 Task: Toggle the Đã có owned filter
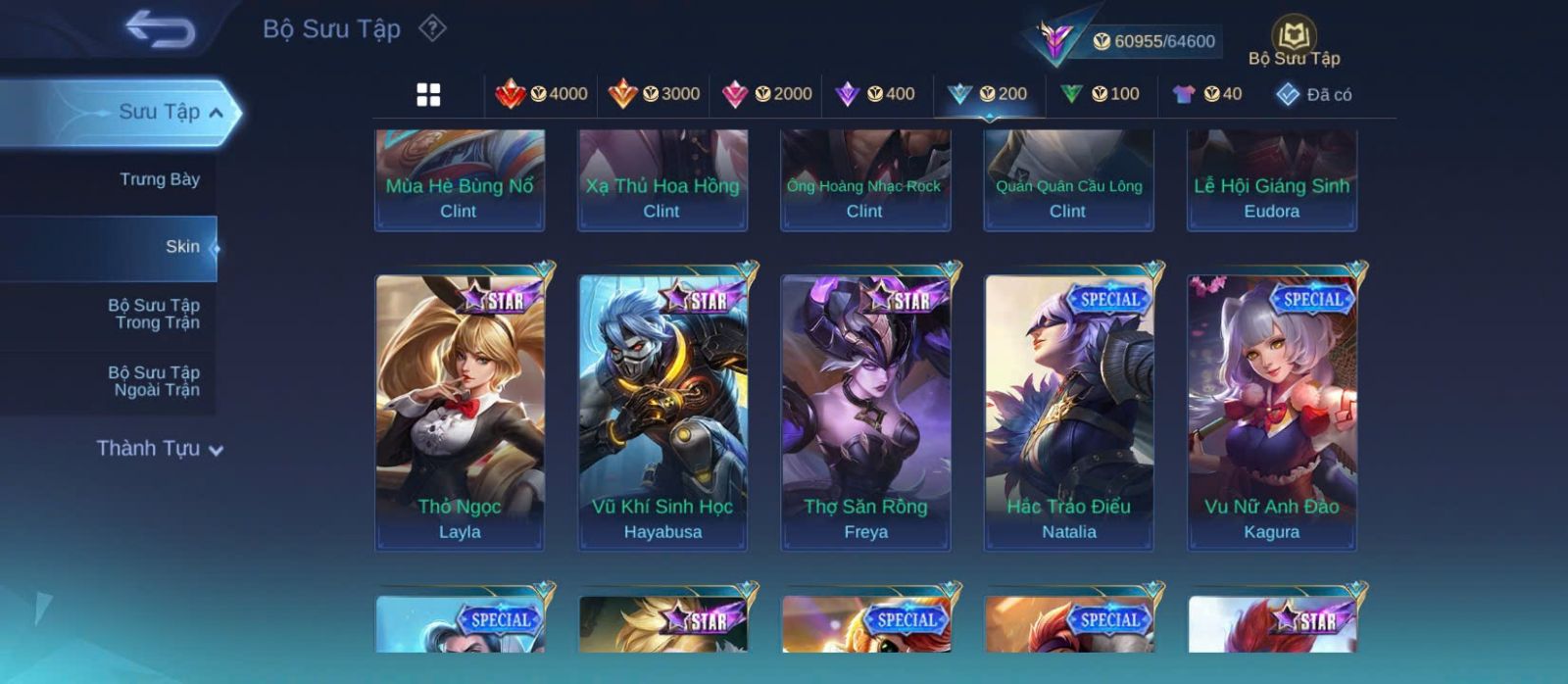point(1314,94)
